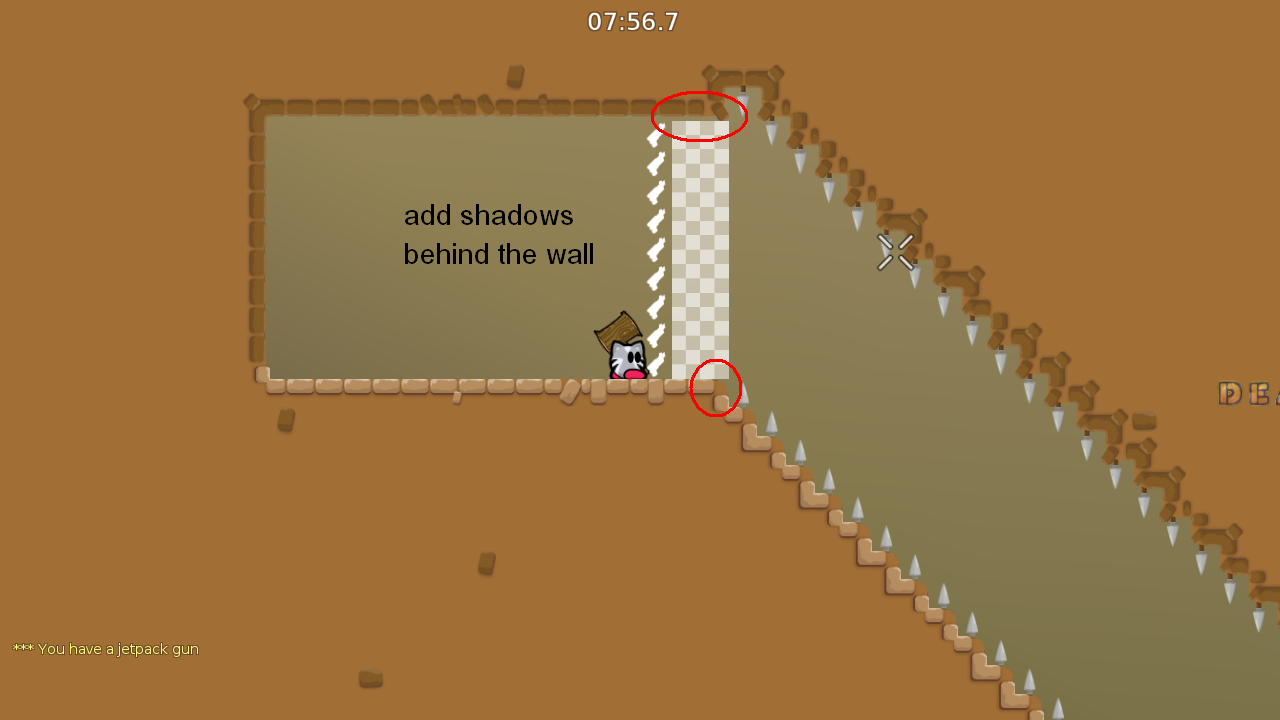Select the crosshair cursor marker
The image size is (1280, 720).
[x=894, y=253]
